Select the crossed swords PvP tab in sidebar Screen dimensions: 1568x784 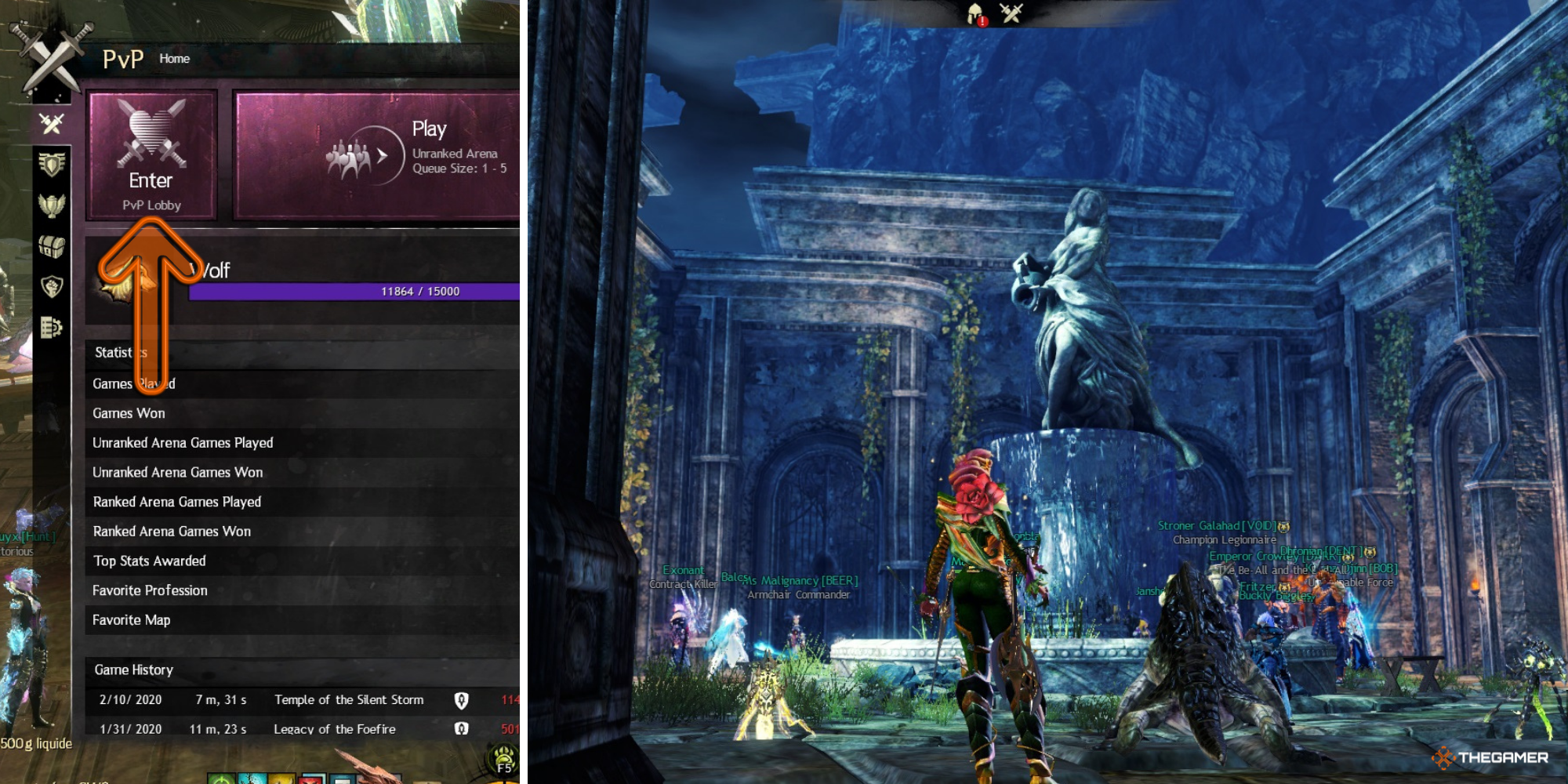point(49,122)
